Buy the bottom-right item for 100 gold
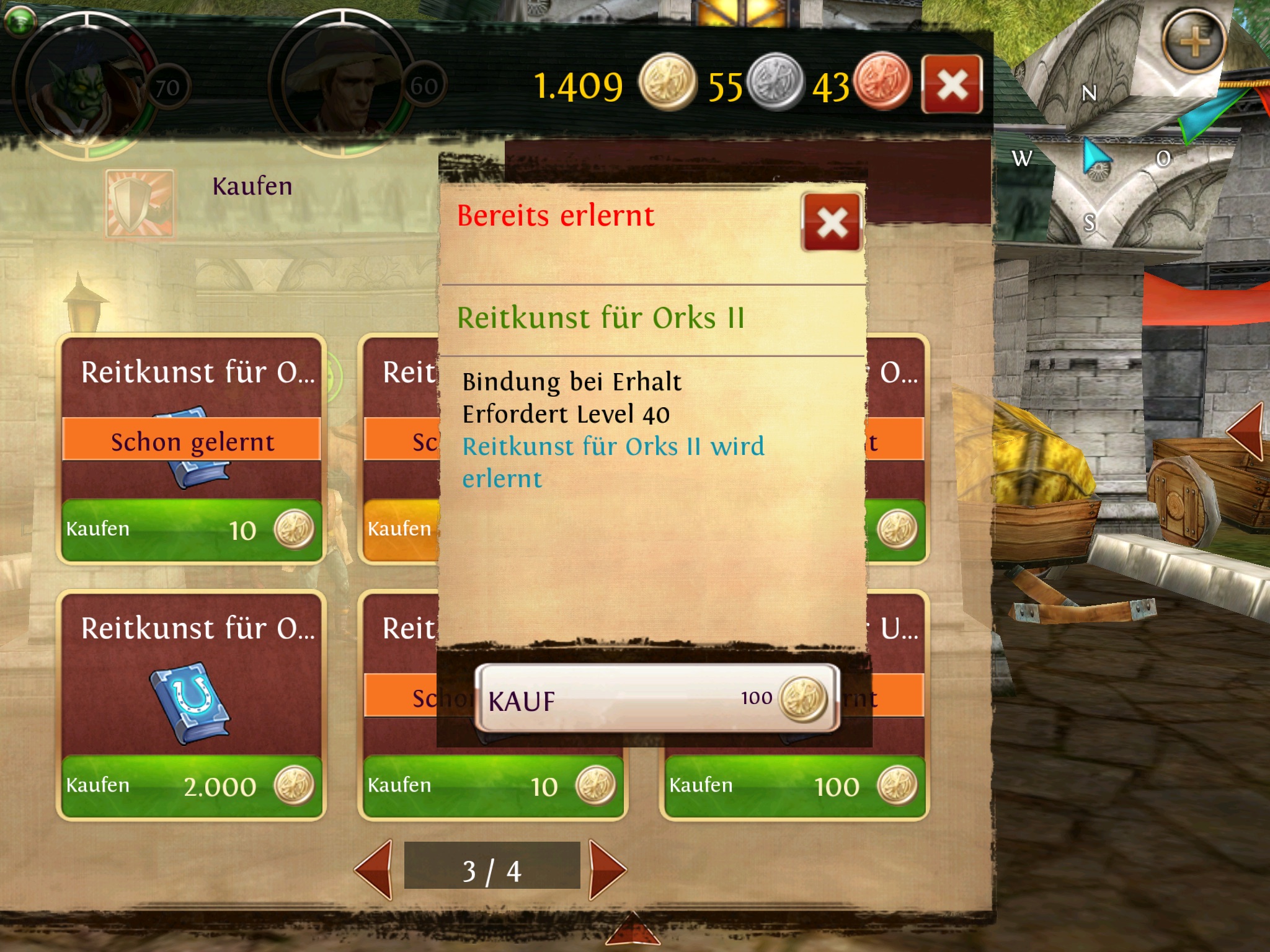This screenshot has height=952, width=1270. click(x=794, y=786)
